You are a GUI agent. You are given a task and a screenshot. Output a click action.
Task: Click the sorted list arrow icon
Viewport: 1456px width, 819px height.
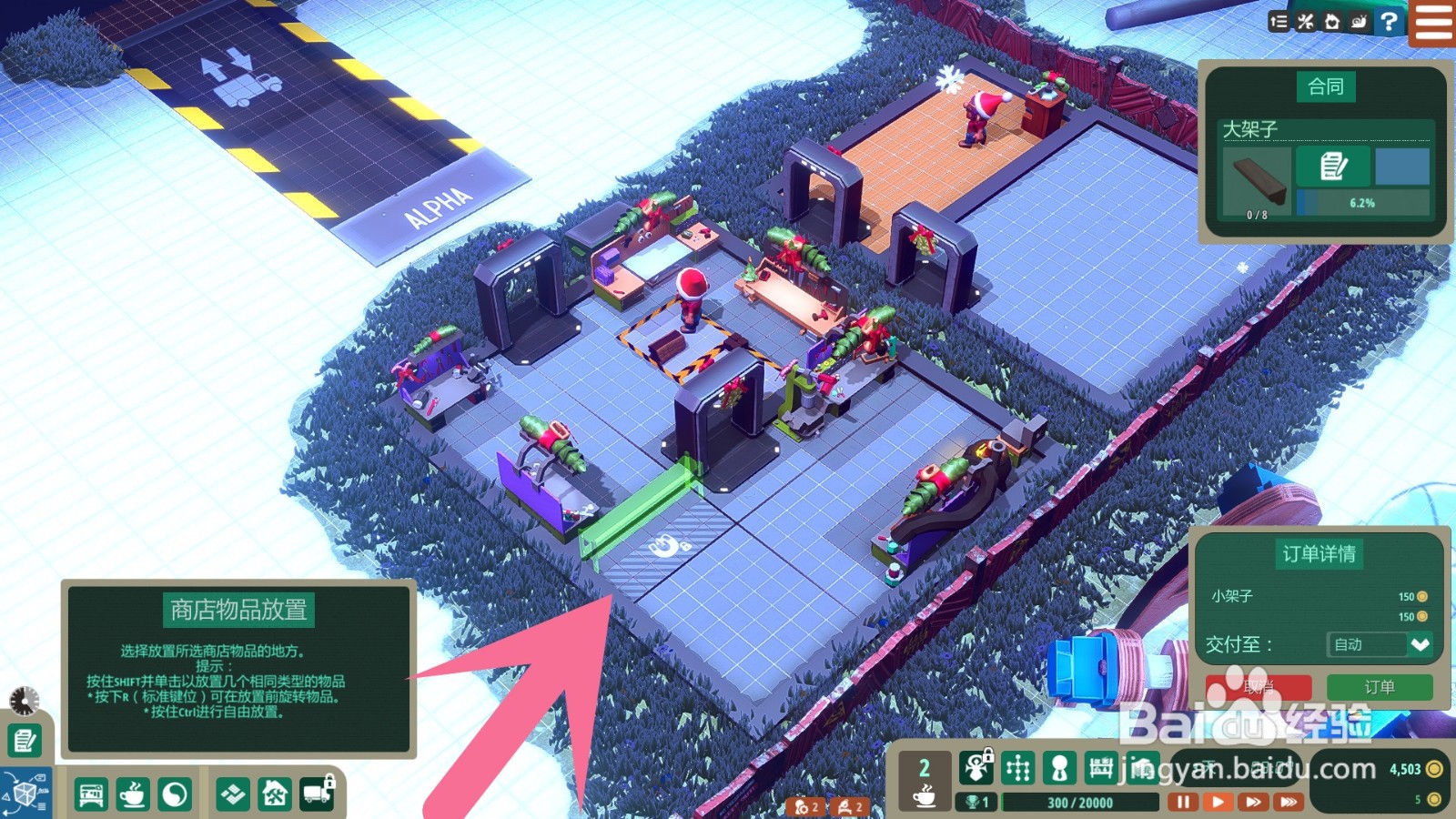[x=1279, y=22]
